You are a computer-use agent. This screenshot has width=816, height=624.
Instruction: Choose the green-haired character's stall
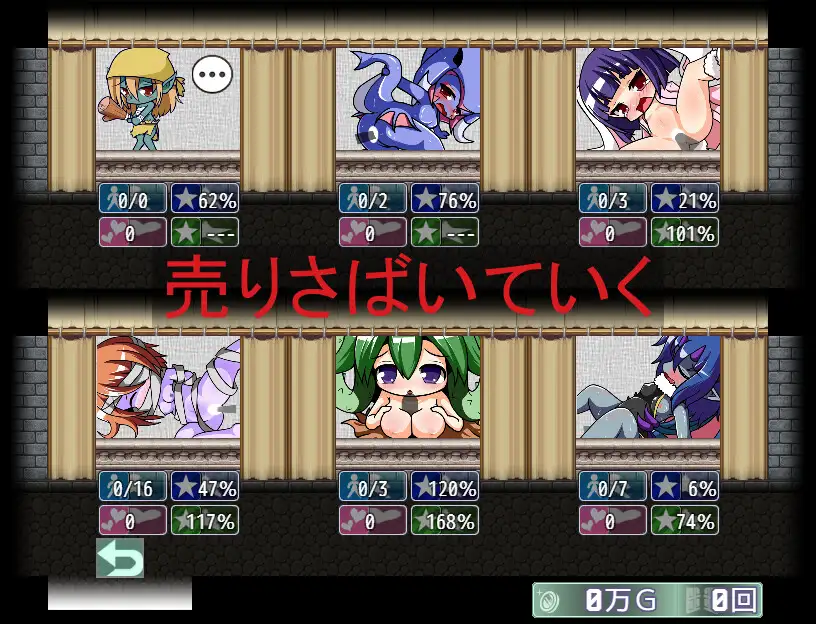point(408,388)
